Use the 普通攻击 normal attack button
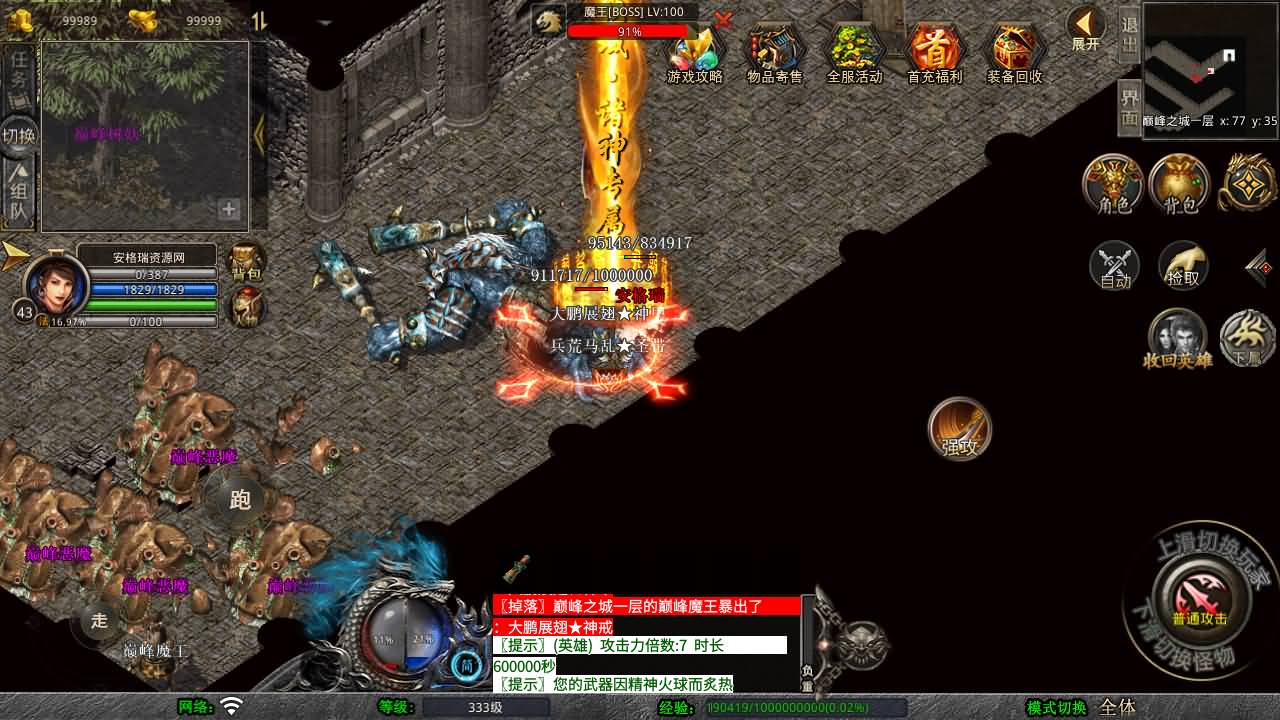Image resolution: width=1280 pixels, height=720 pixels. [x=1199, y=599]
